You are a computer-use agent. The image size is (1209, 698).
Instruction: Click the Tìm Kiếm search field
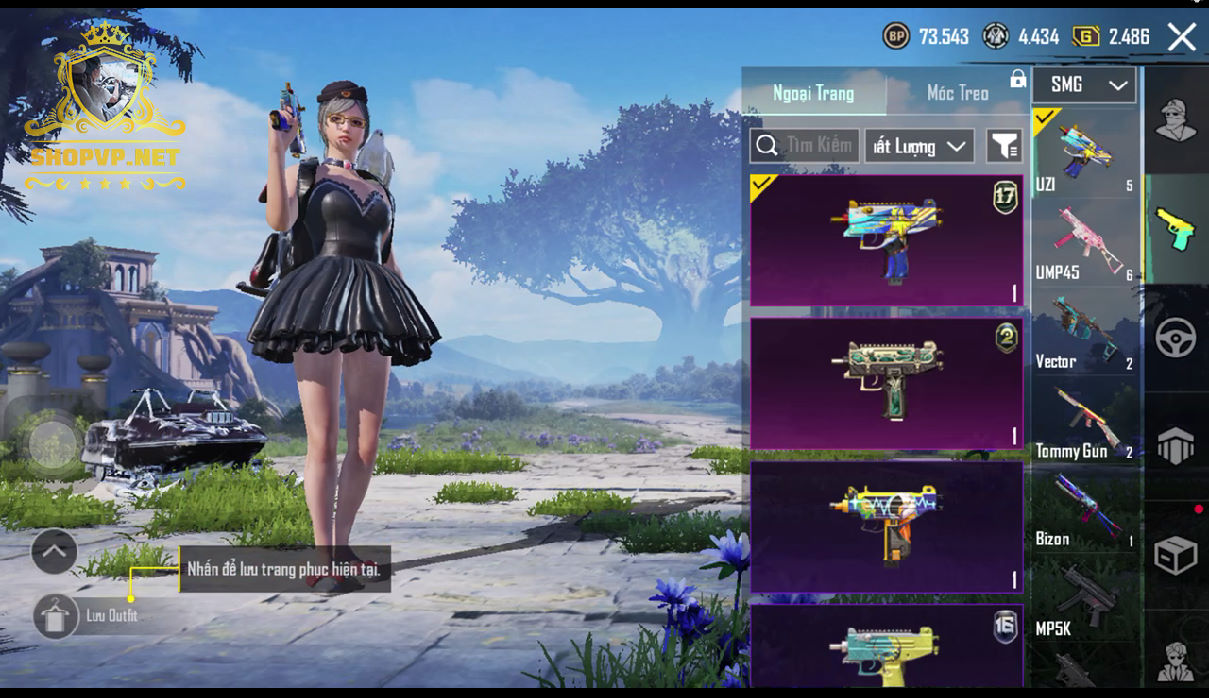805,146
